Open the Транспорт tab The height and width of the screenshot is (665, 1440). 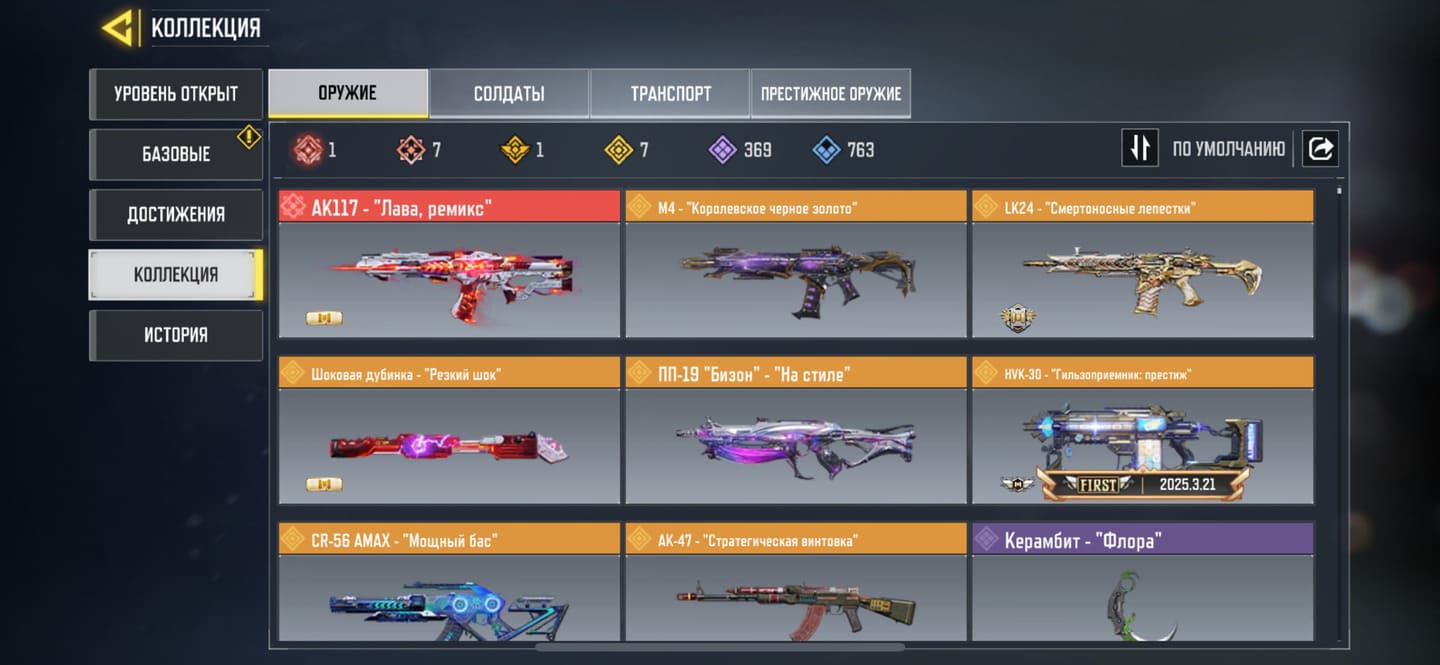670,94
